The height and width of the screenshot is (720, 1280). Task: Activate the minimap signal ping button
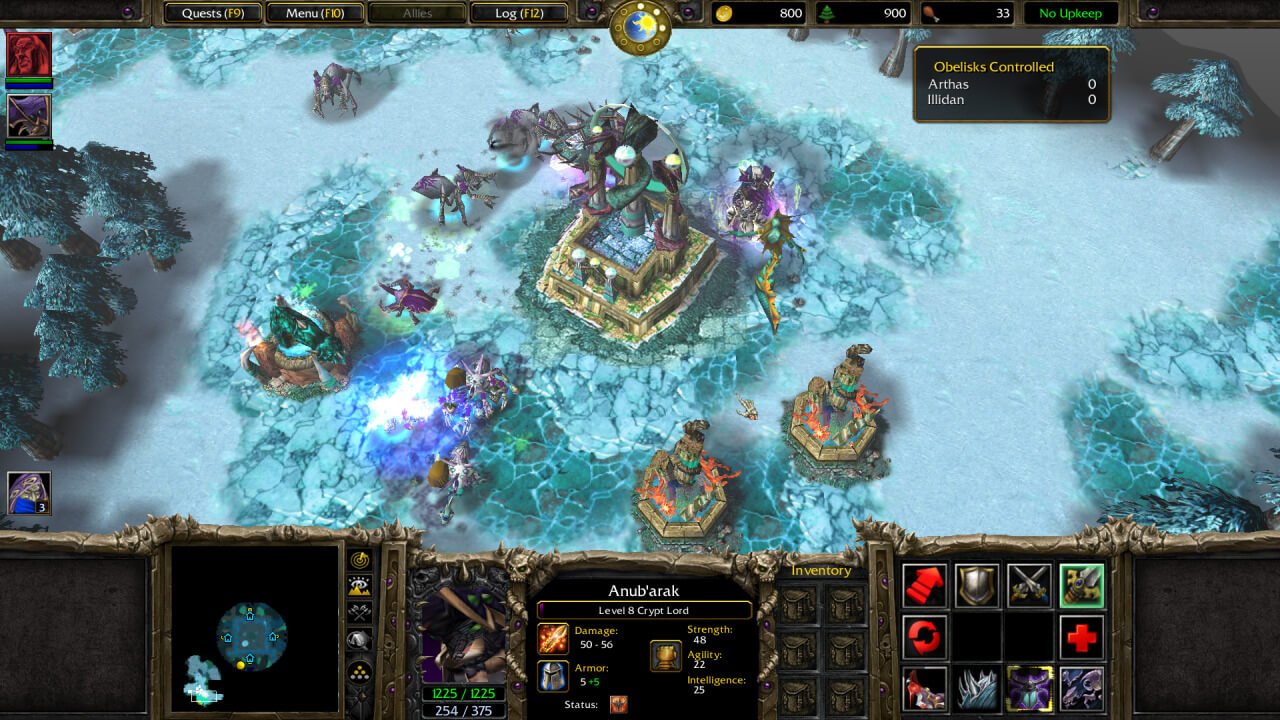pyautogui.click(x=360, y=560)
